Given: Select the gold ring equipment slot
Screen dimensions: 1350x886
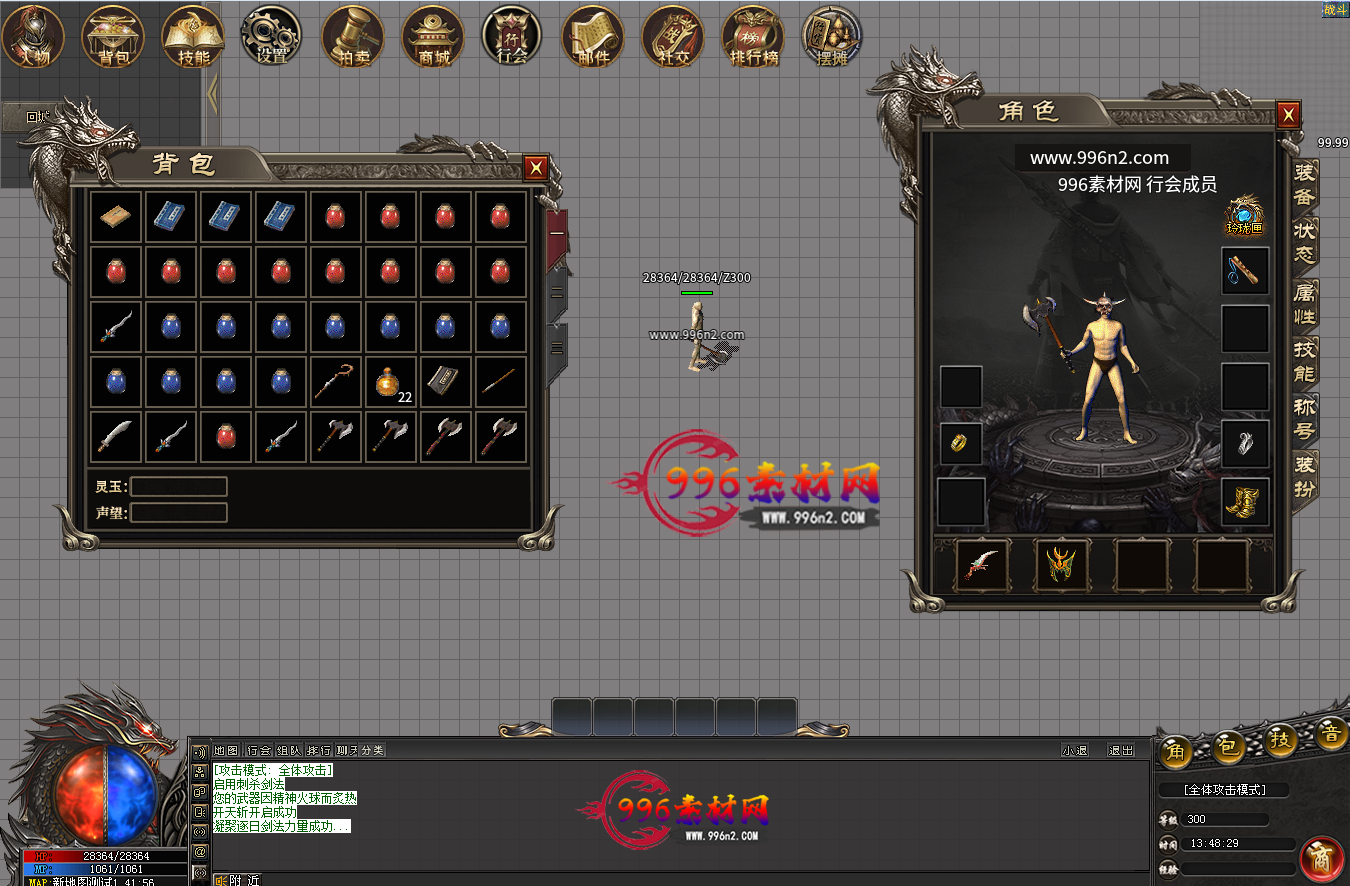Looking at the screenshot, I should click(961, 443).
